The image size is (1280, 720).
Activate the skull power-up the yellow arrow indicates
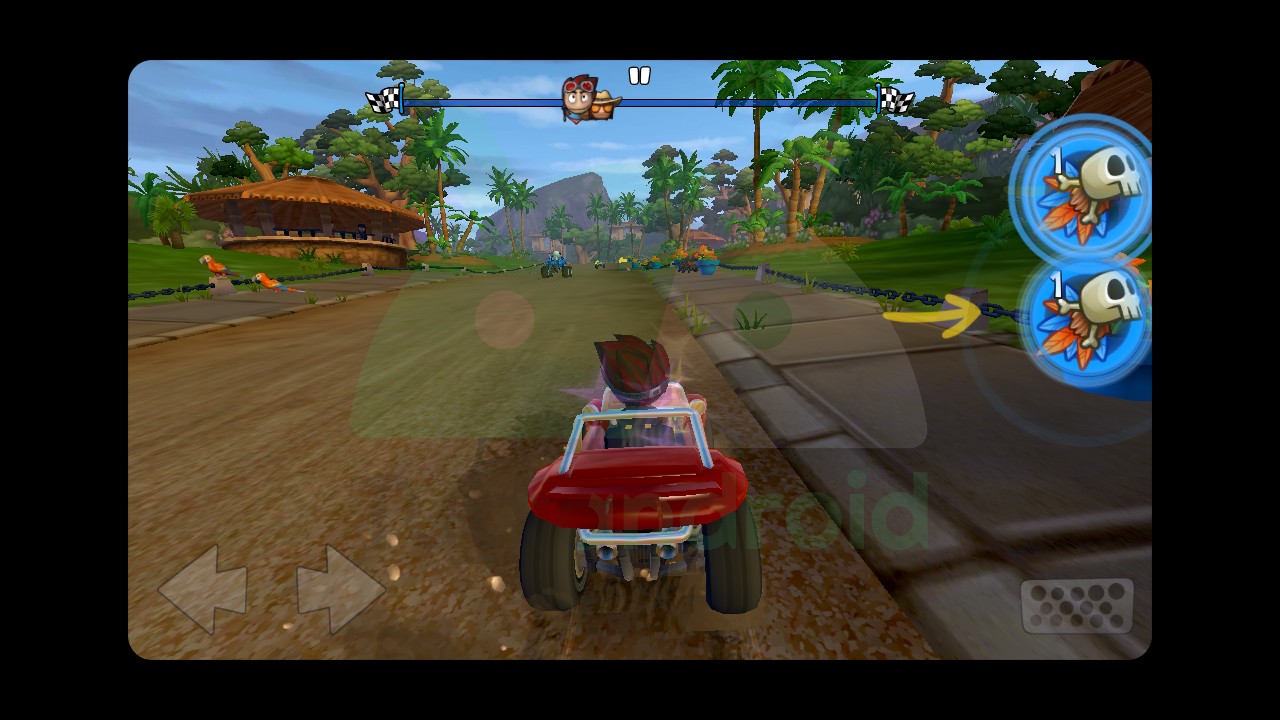pyautogui.click(x=1088, y=318)
